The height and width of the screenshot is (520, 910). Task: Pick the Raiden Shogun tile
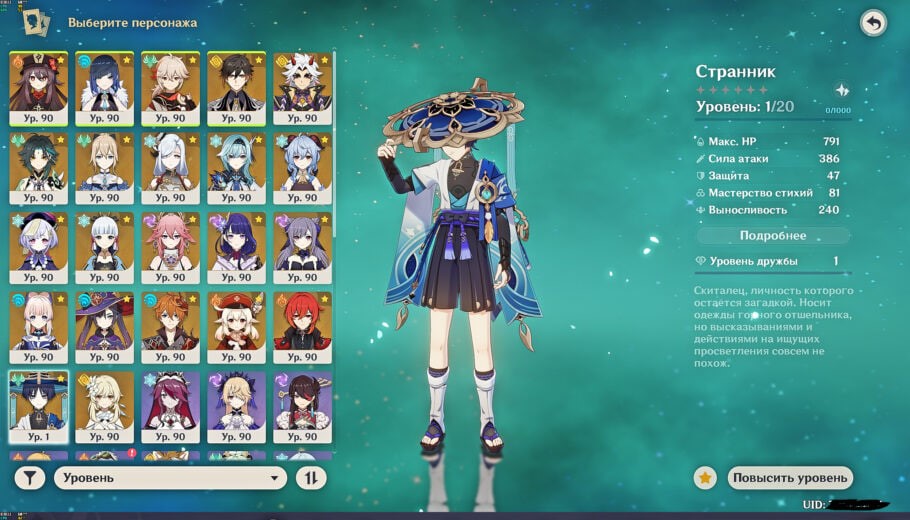[236, 243]
